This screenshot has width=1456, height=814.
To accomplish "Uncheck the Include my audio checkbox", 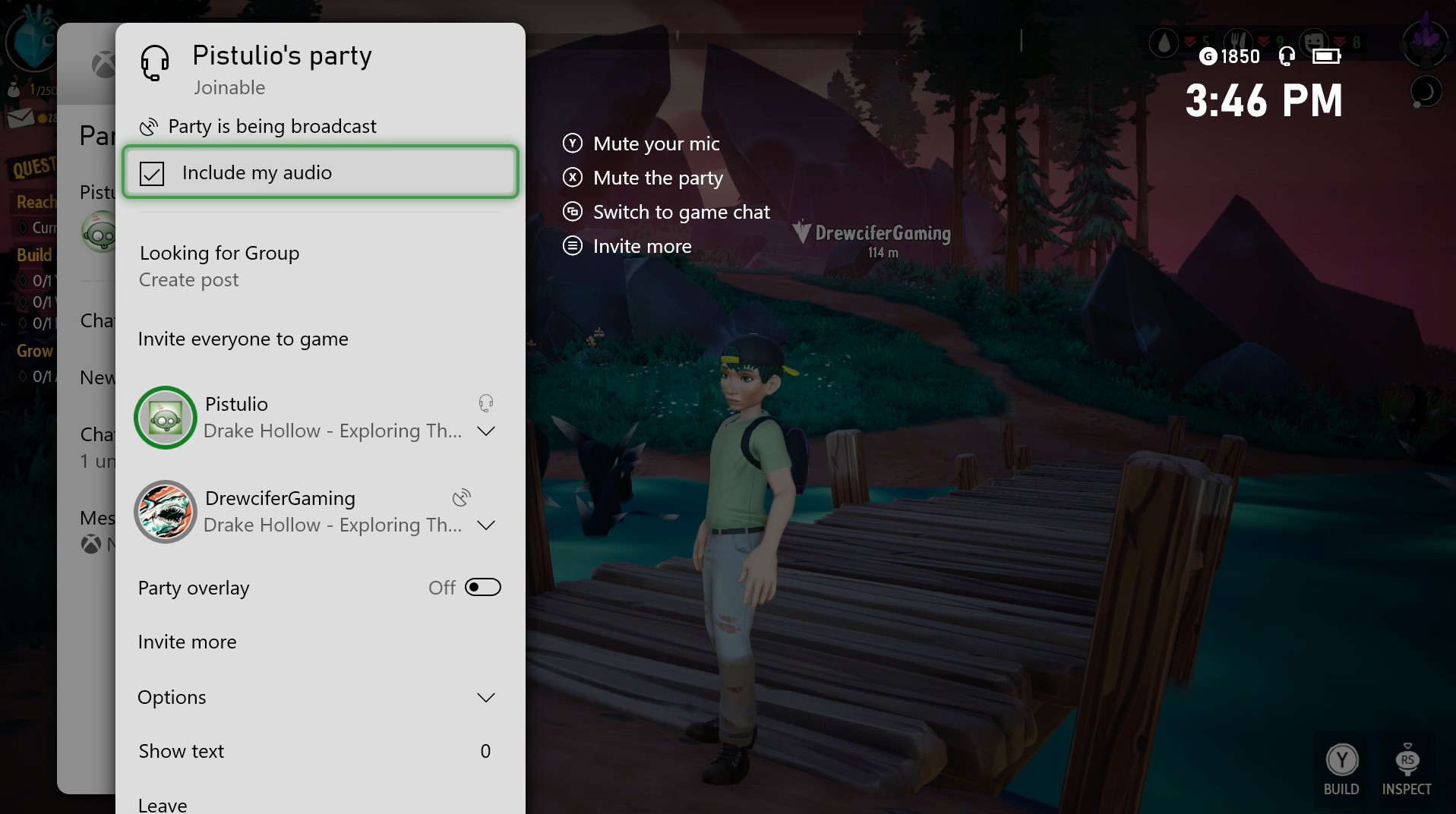I will (x=152, y=172).
